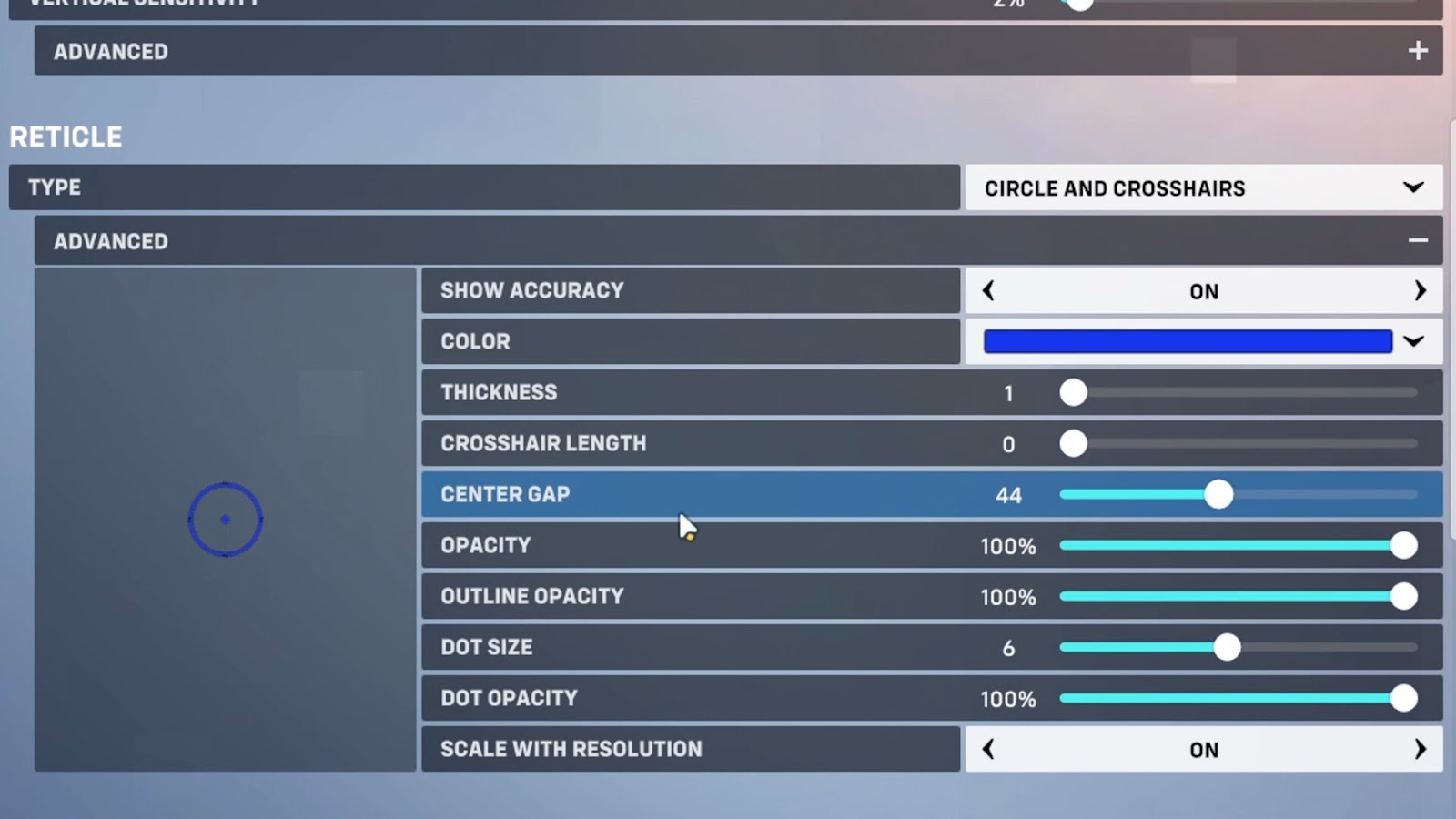Click the Crosshair Length slider handle
Screen dimensions: 1456x819
(x=1074, y=444)
